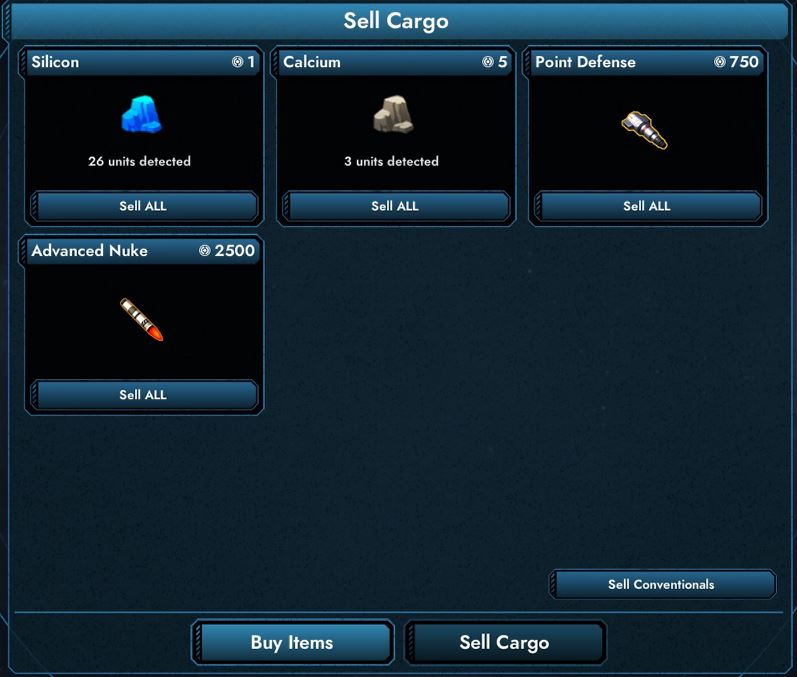Switch to the Buy Items tab
The height and width of the screenshot is (677, 797).
click(292, 642)
